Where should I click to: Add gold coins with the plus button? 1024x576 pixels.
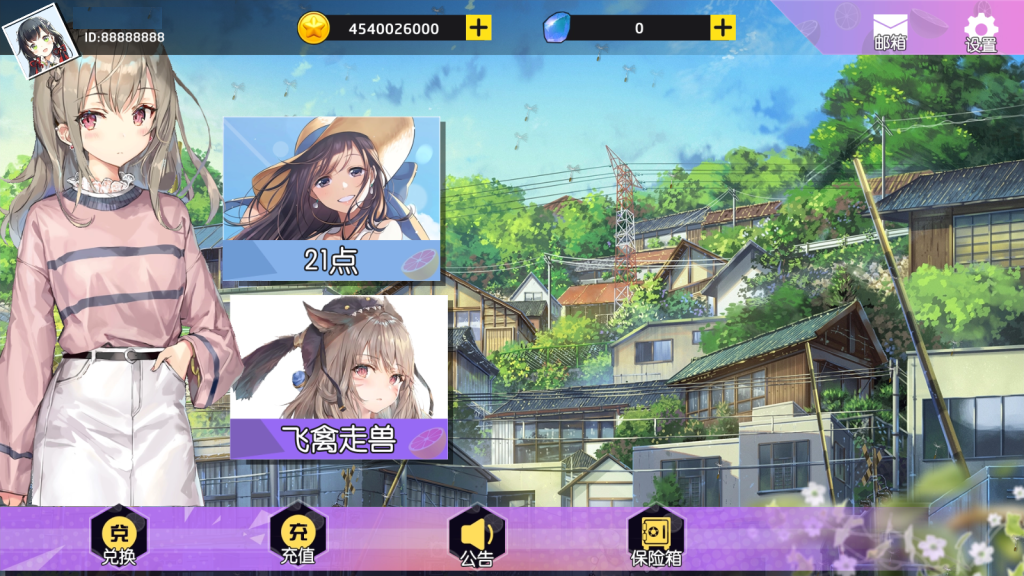479,28
